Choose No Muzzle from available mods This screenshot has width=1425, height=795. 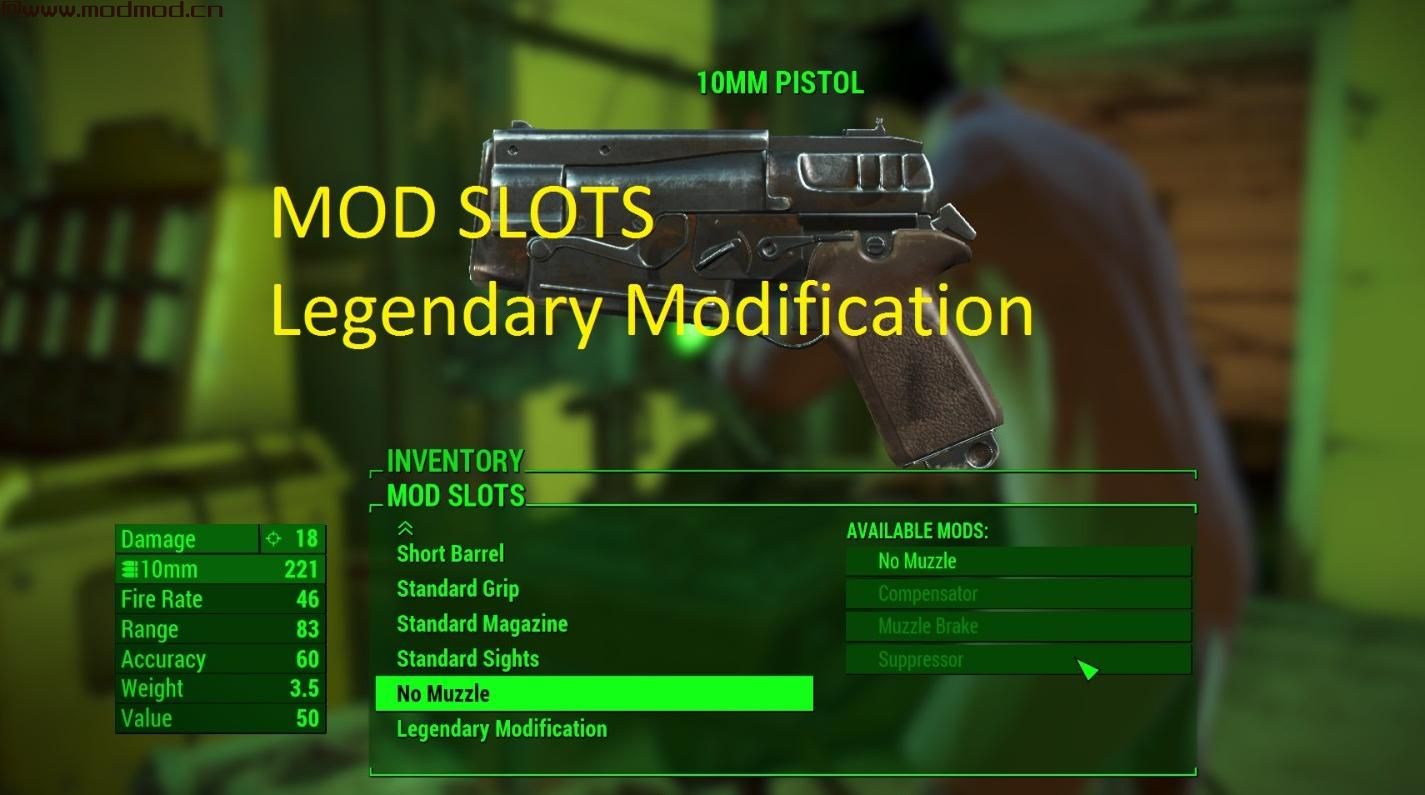(1017, 561)
